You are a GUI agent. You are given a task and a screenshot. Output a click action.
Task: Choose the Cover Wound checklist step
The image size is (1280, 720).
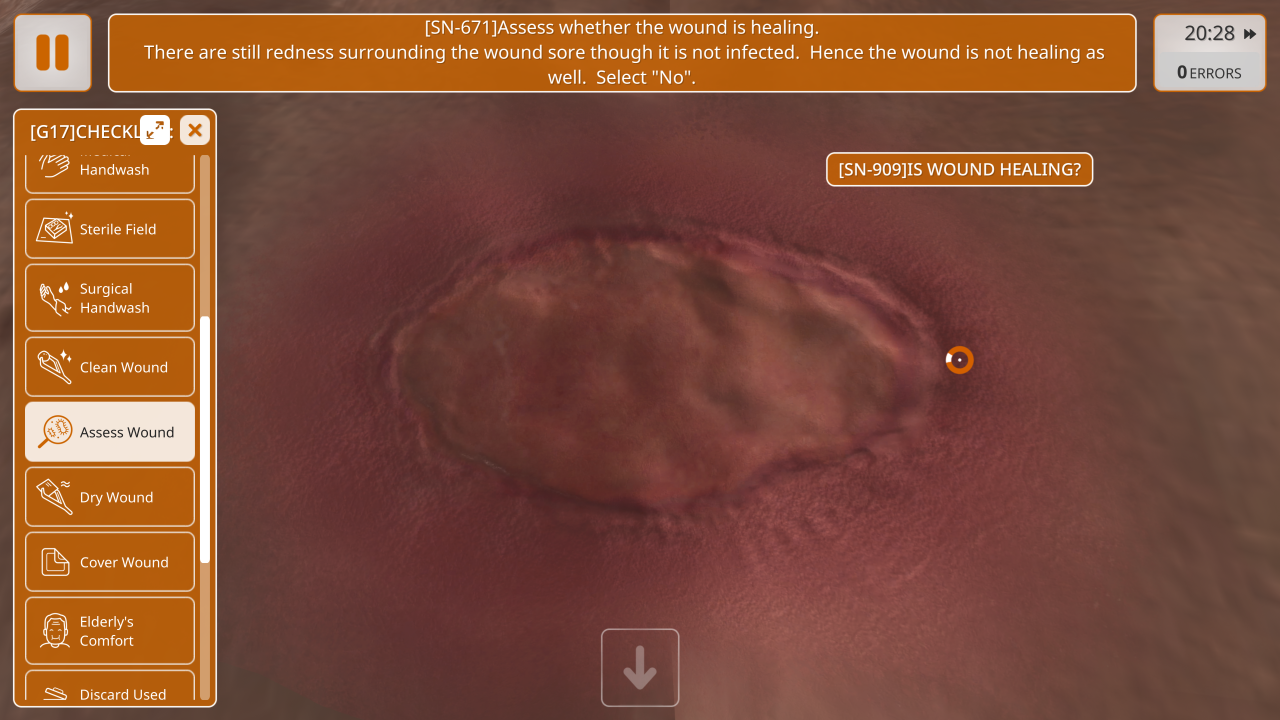(110, 562)
